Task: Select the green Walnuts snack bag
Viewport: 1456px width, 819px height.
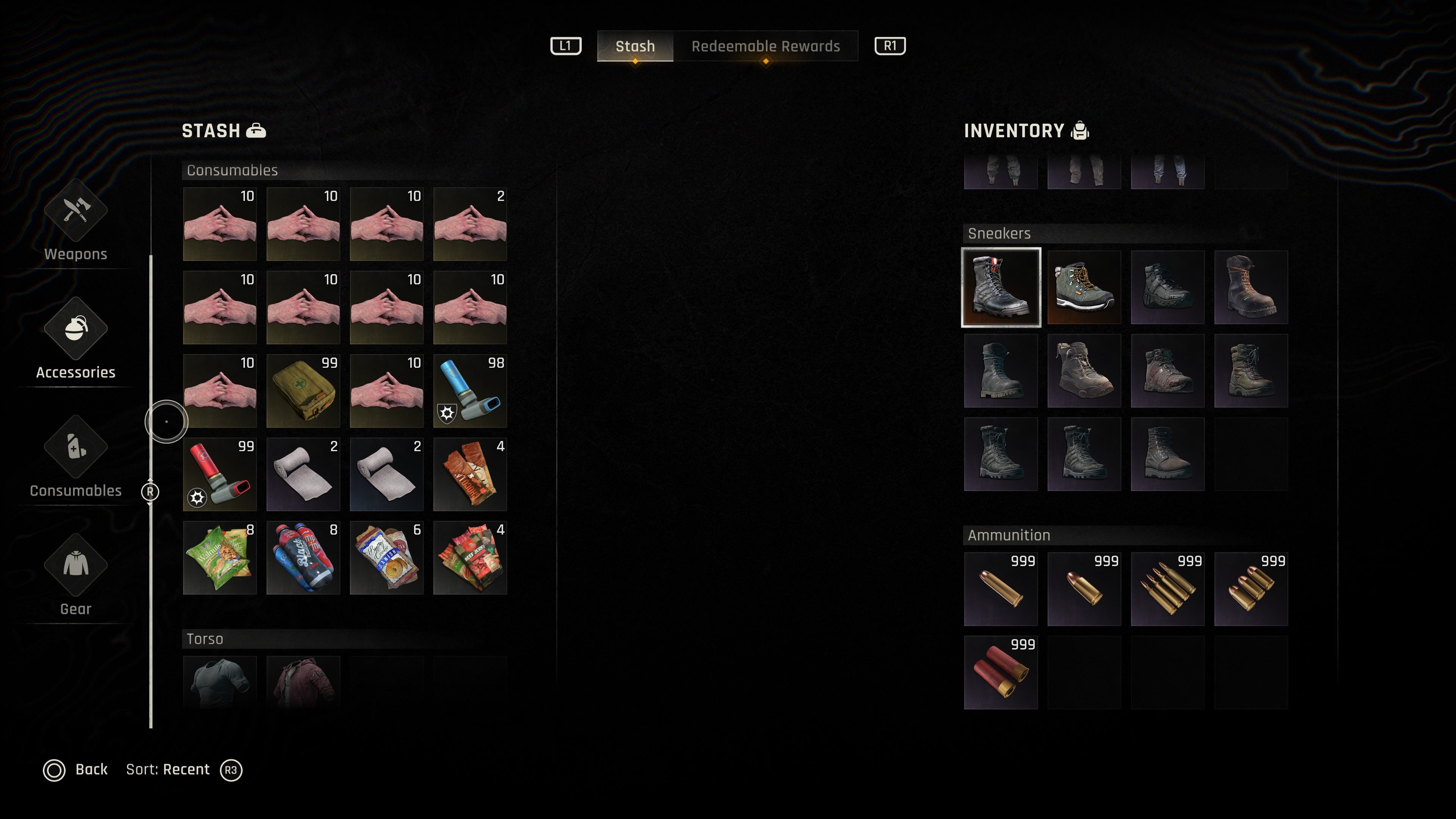Action: [x=220, y=558]
